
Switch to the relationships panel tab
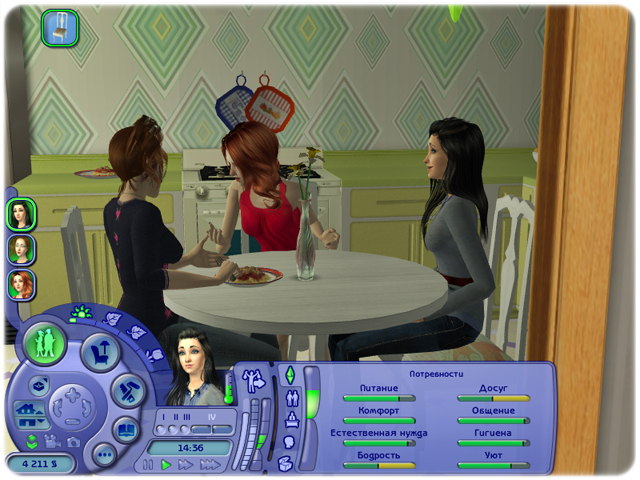290,397
